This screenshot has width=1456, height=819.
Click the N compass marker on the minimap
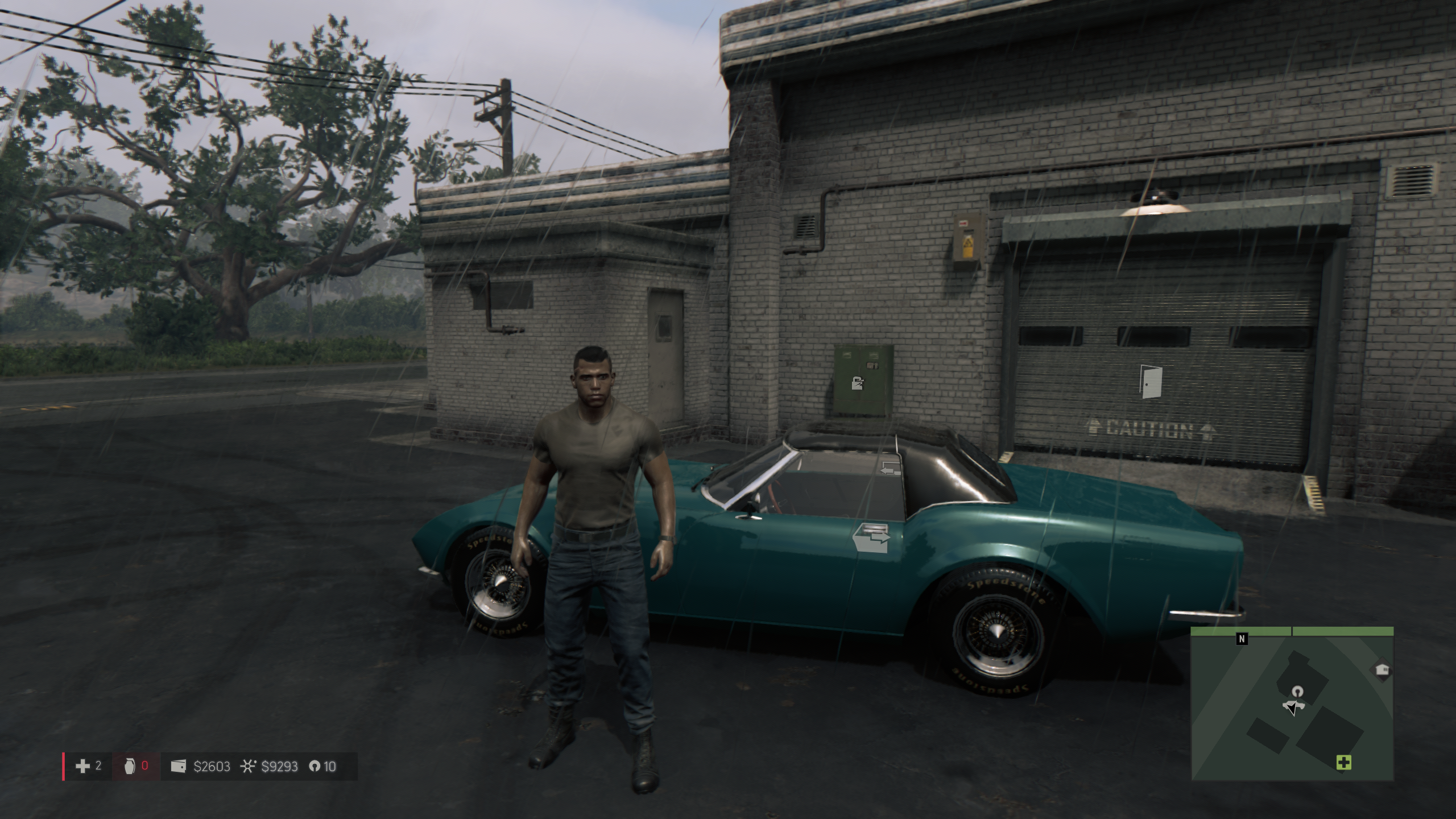tap(1242, 639)
